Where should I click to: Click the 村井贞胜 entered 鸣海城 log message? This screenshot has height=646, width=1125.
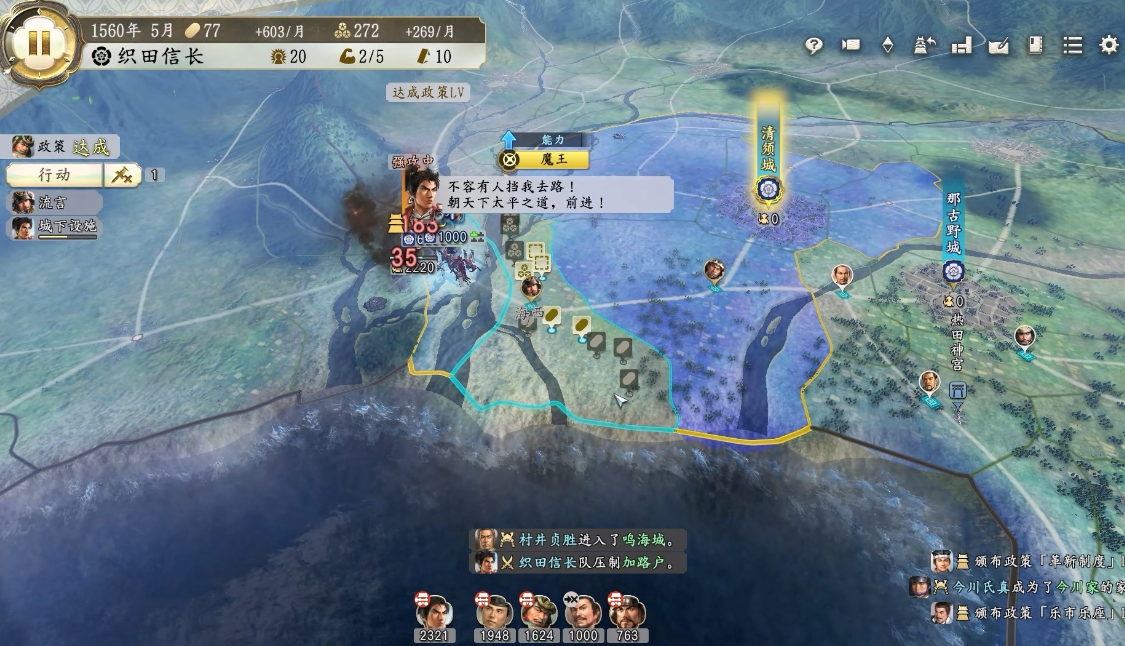(580, 539)
